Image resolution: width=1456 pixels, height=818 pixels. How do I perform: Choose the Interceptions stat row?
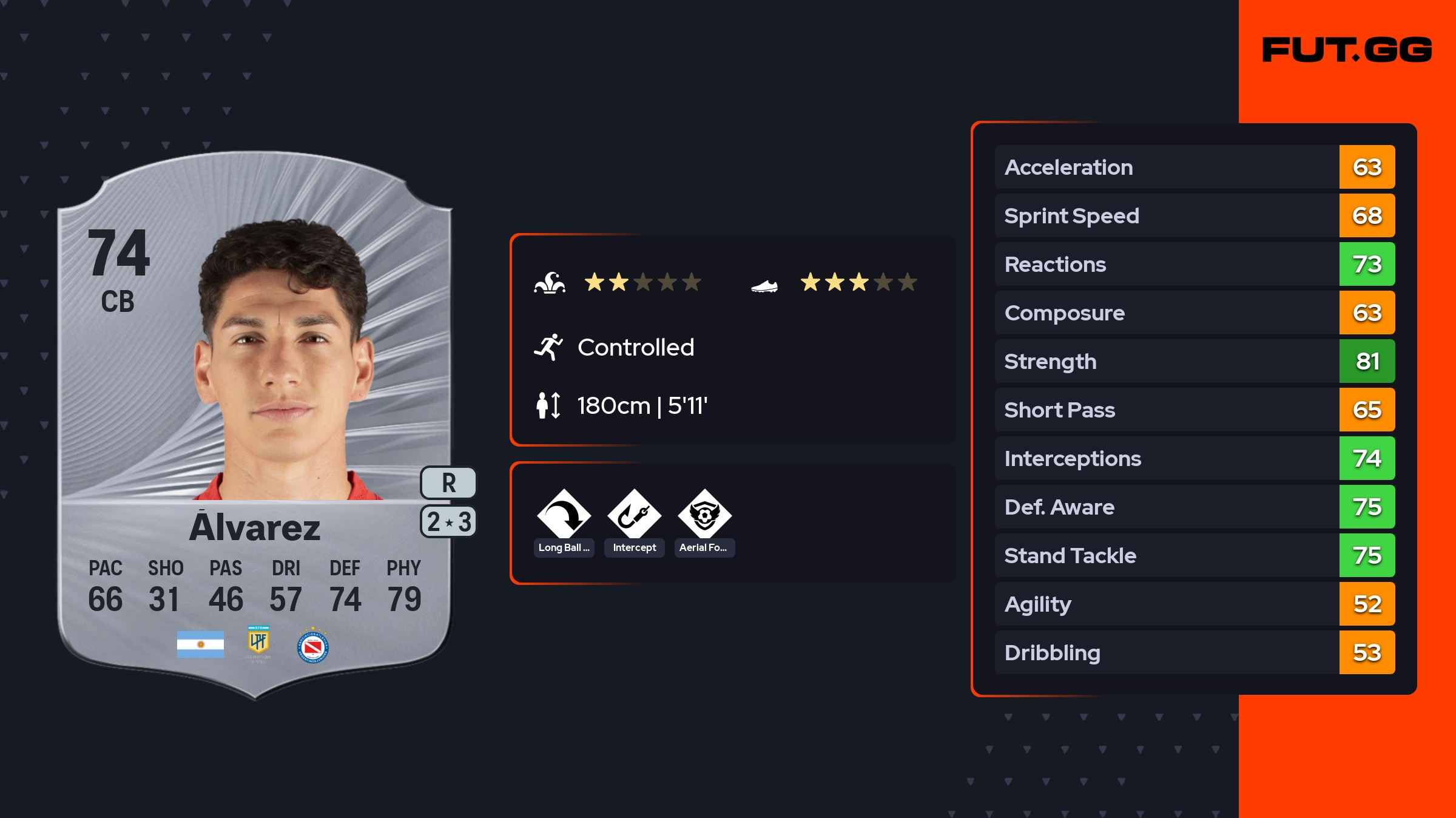point(1194,458)
